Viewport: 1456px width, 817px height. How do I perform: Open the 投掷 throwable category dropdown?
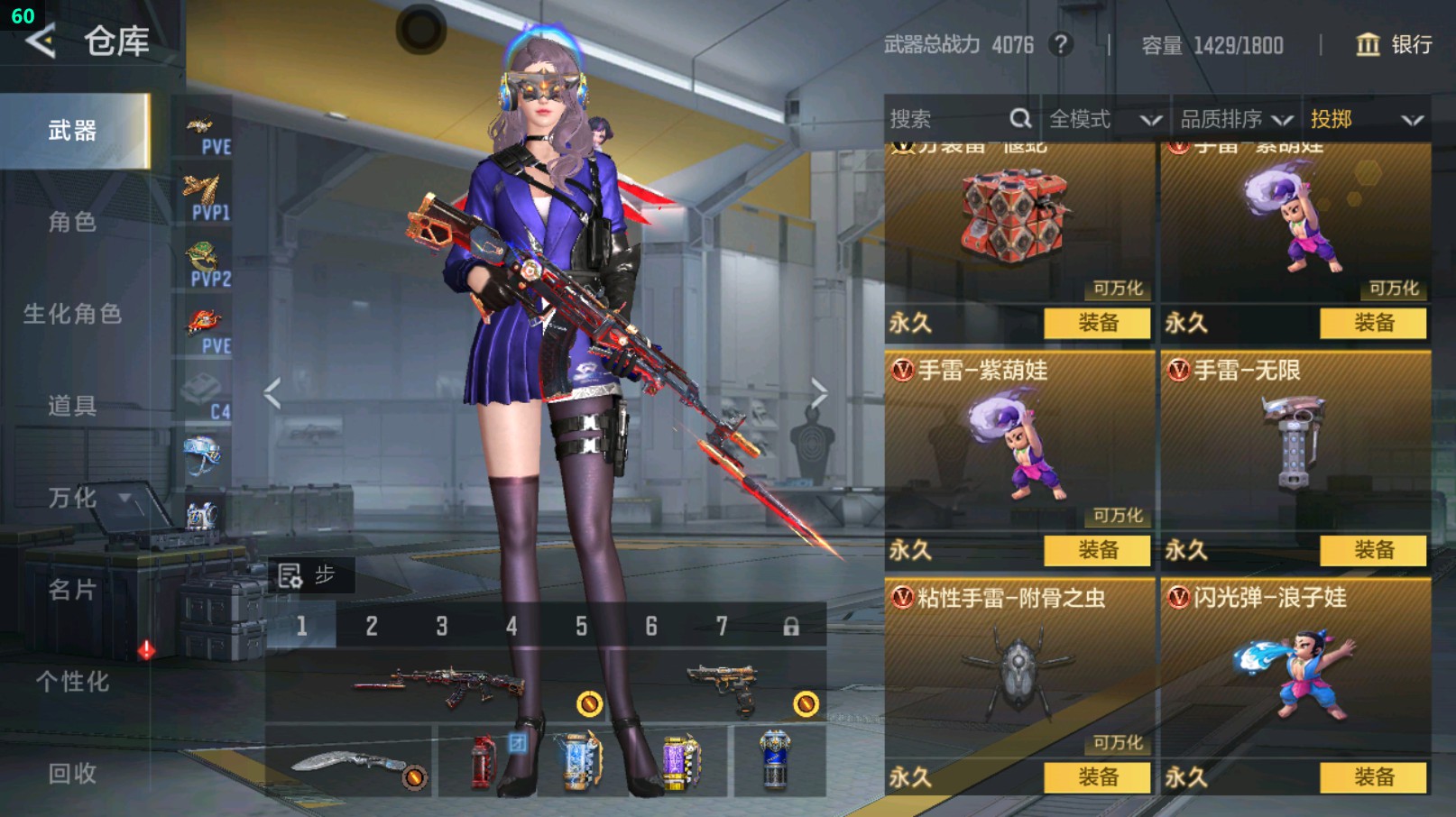(1364, 118)
